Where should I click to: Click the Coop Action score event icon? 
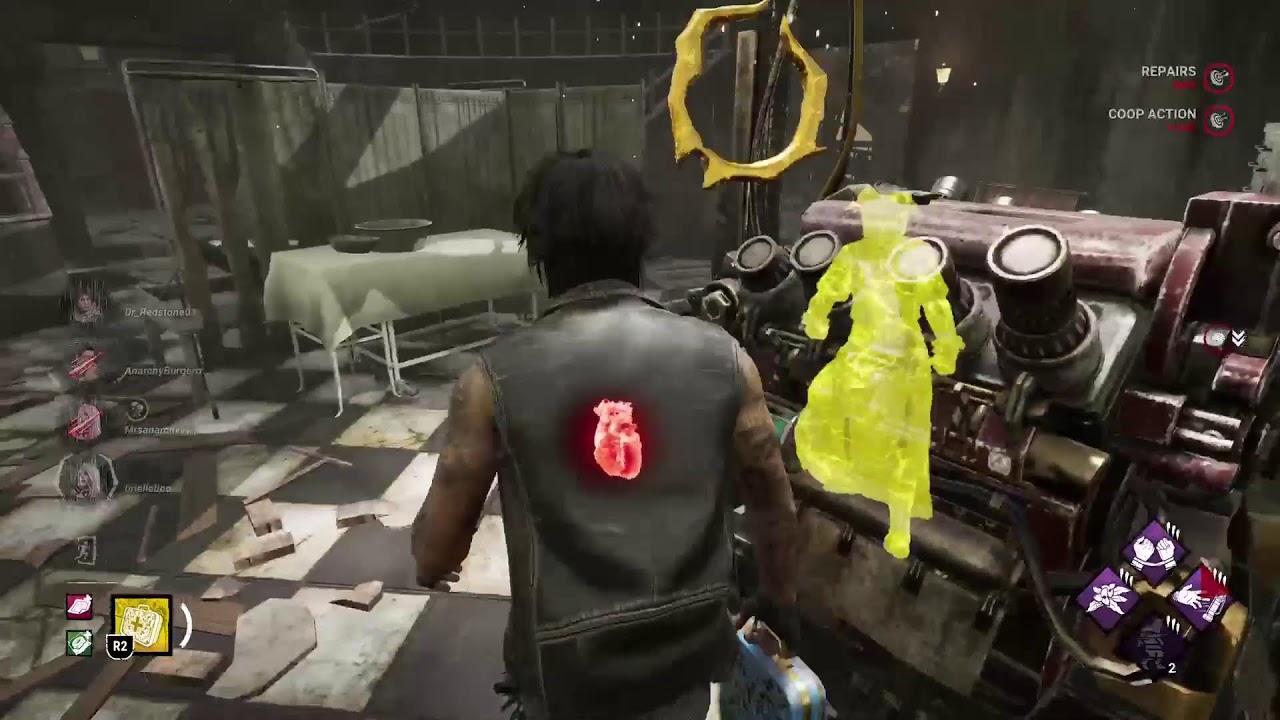[1218, 120]
